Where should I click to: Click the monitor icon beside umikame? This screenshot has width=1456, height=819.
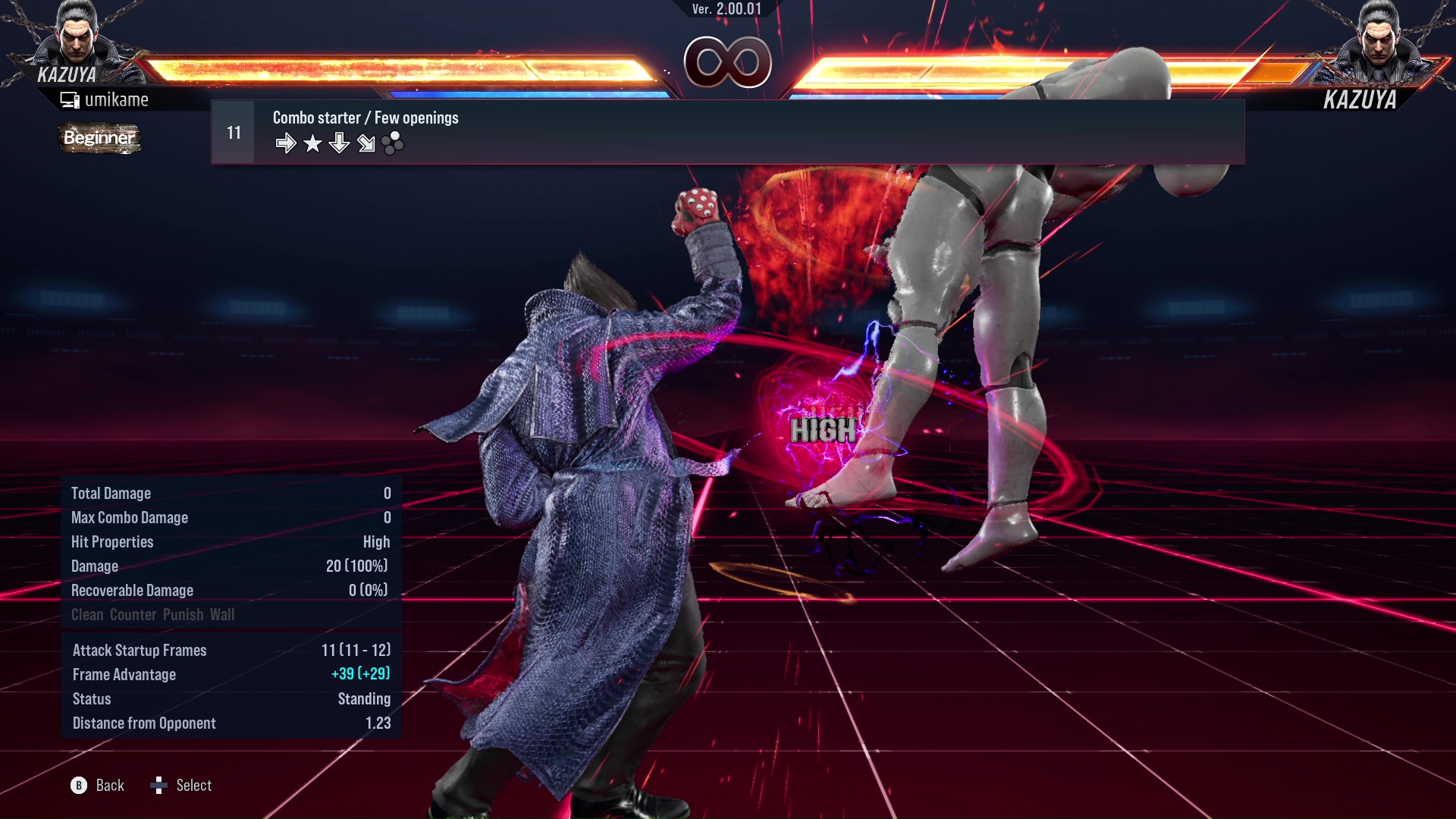[70, 99]
